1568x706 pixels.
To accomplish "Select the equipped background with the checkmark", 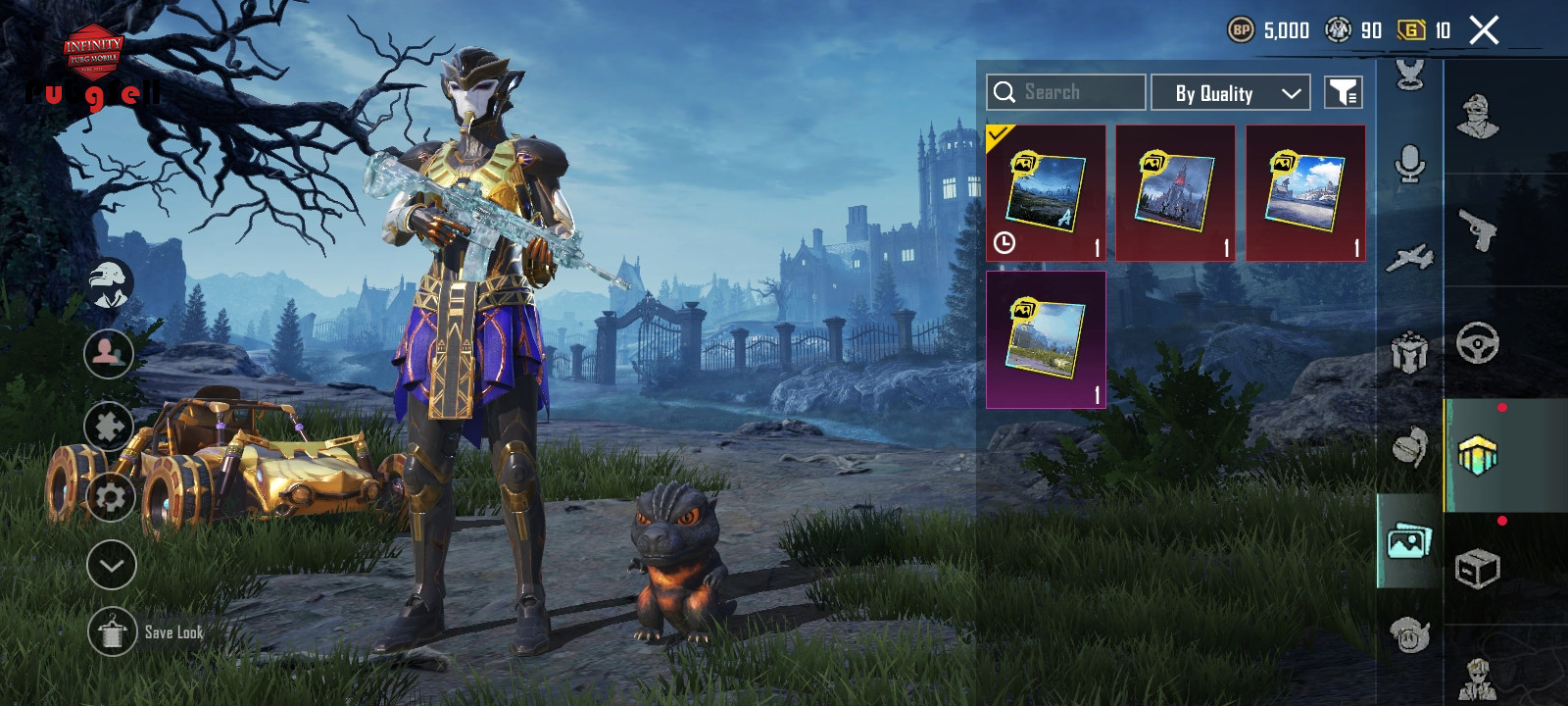I will (1046, 193).
